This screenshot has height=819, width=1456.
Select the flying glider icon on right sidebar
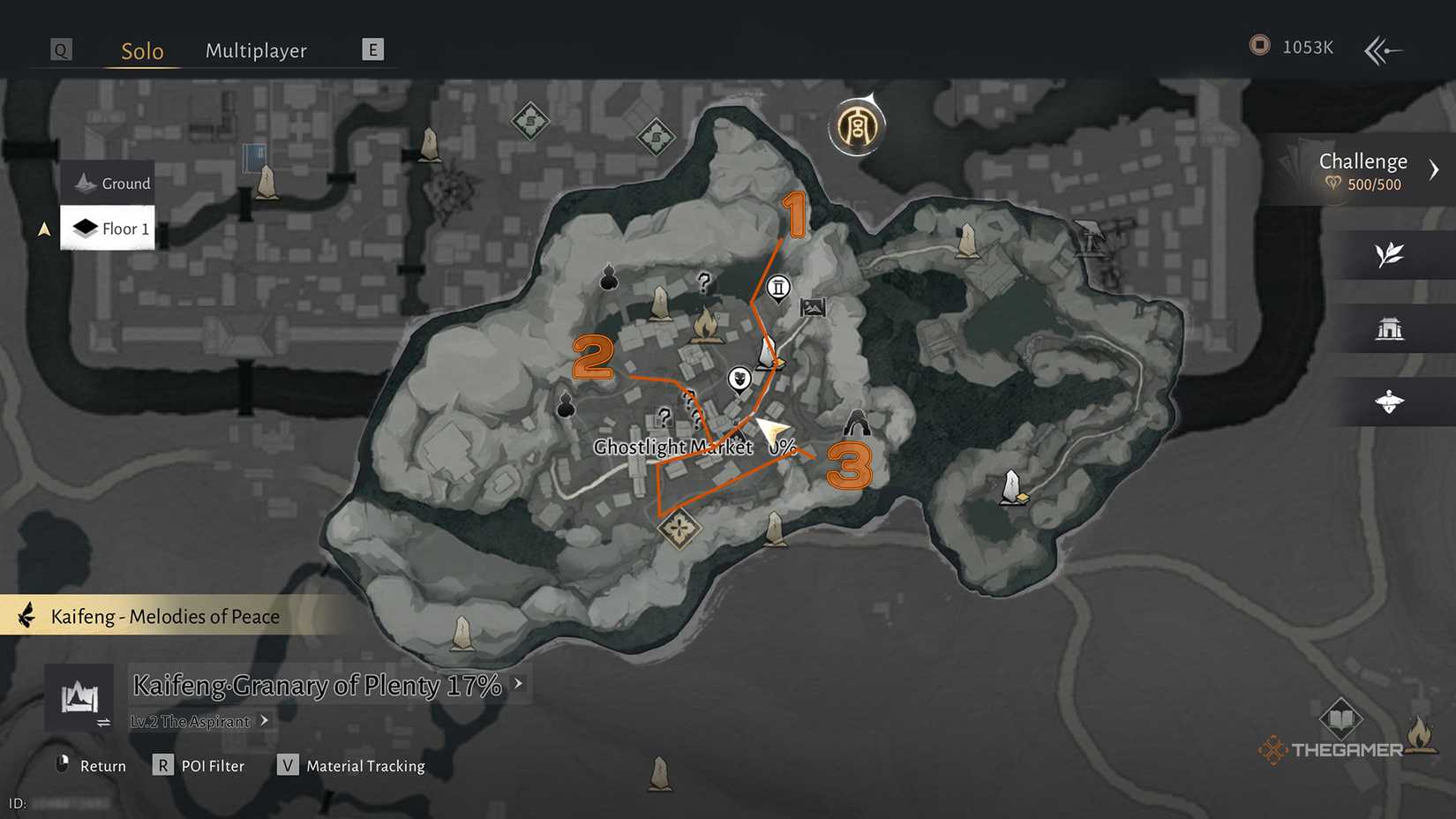click(1390, 402)
